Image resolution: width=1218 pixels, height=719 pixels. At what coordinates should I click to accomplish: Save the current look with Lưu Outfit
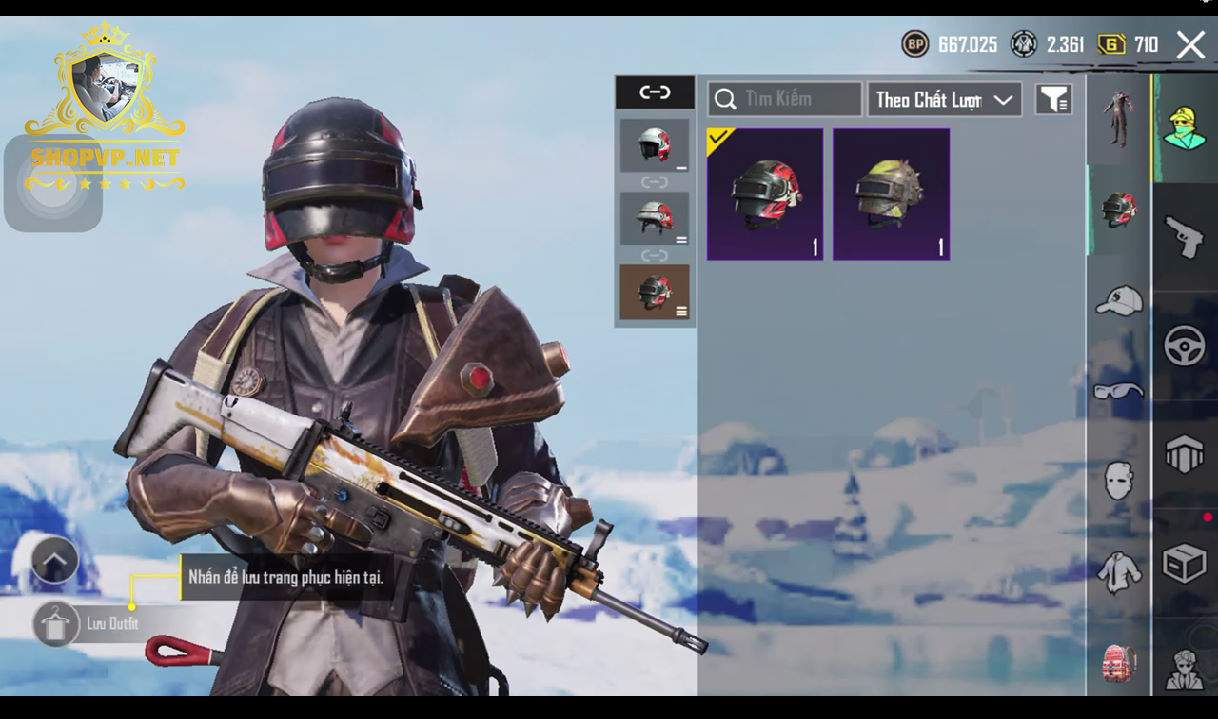[56, 624]
